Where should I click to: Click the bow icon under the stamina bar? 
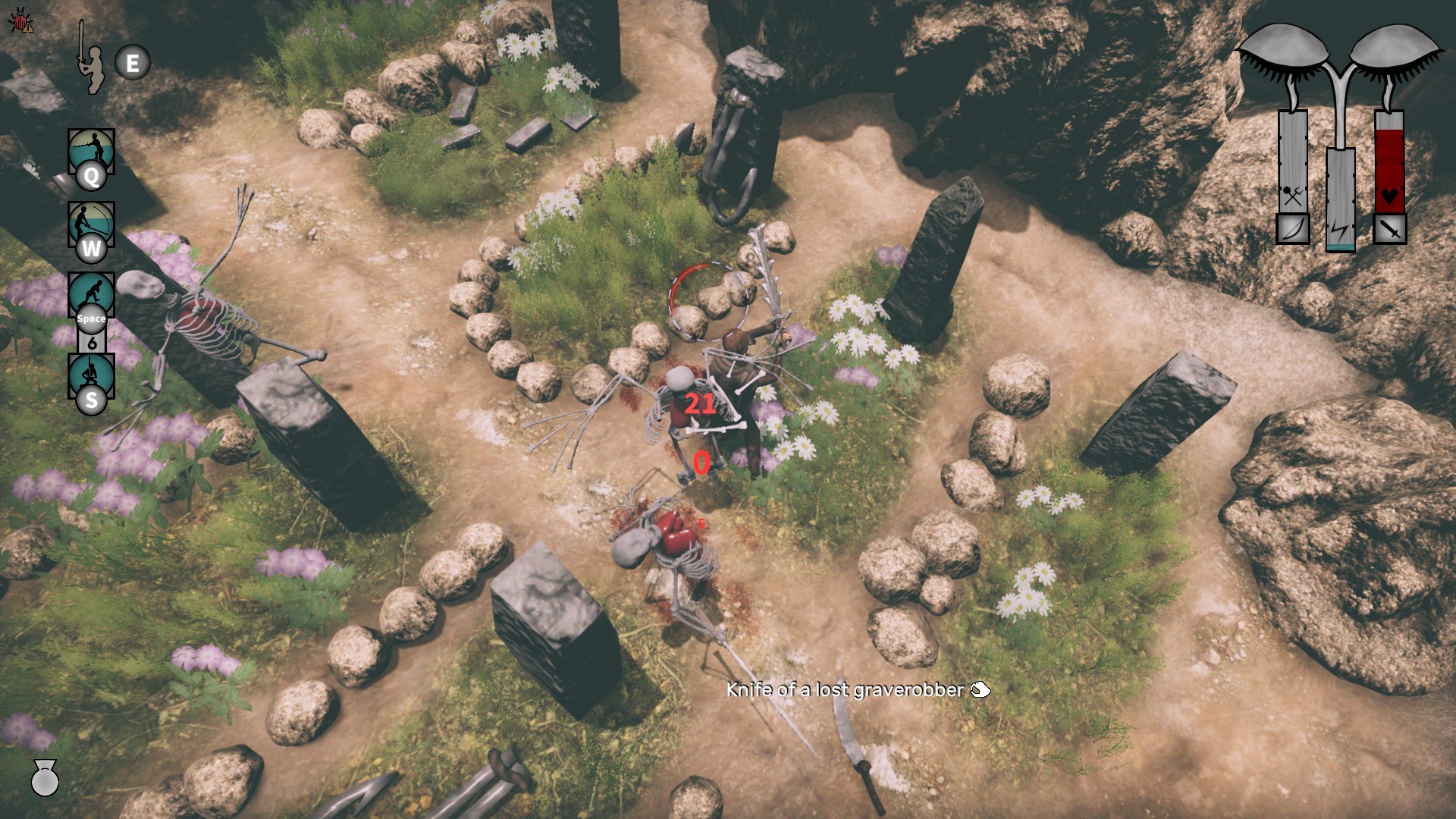1292,228
